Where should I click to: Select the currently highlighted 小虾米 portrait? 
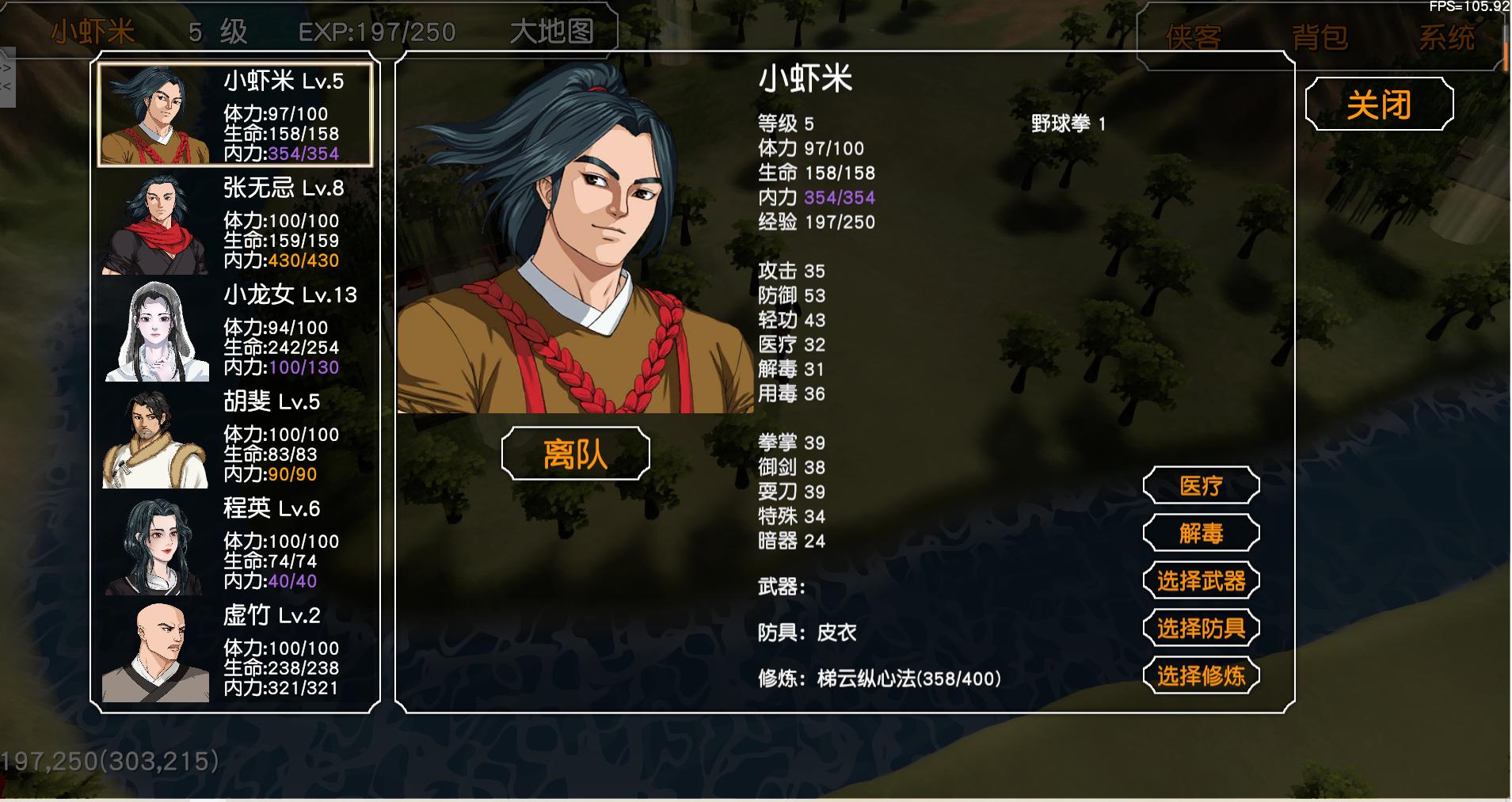point(155,115)
